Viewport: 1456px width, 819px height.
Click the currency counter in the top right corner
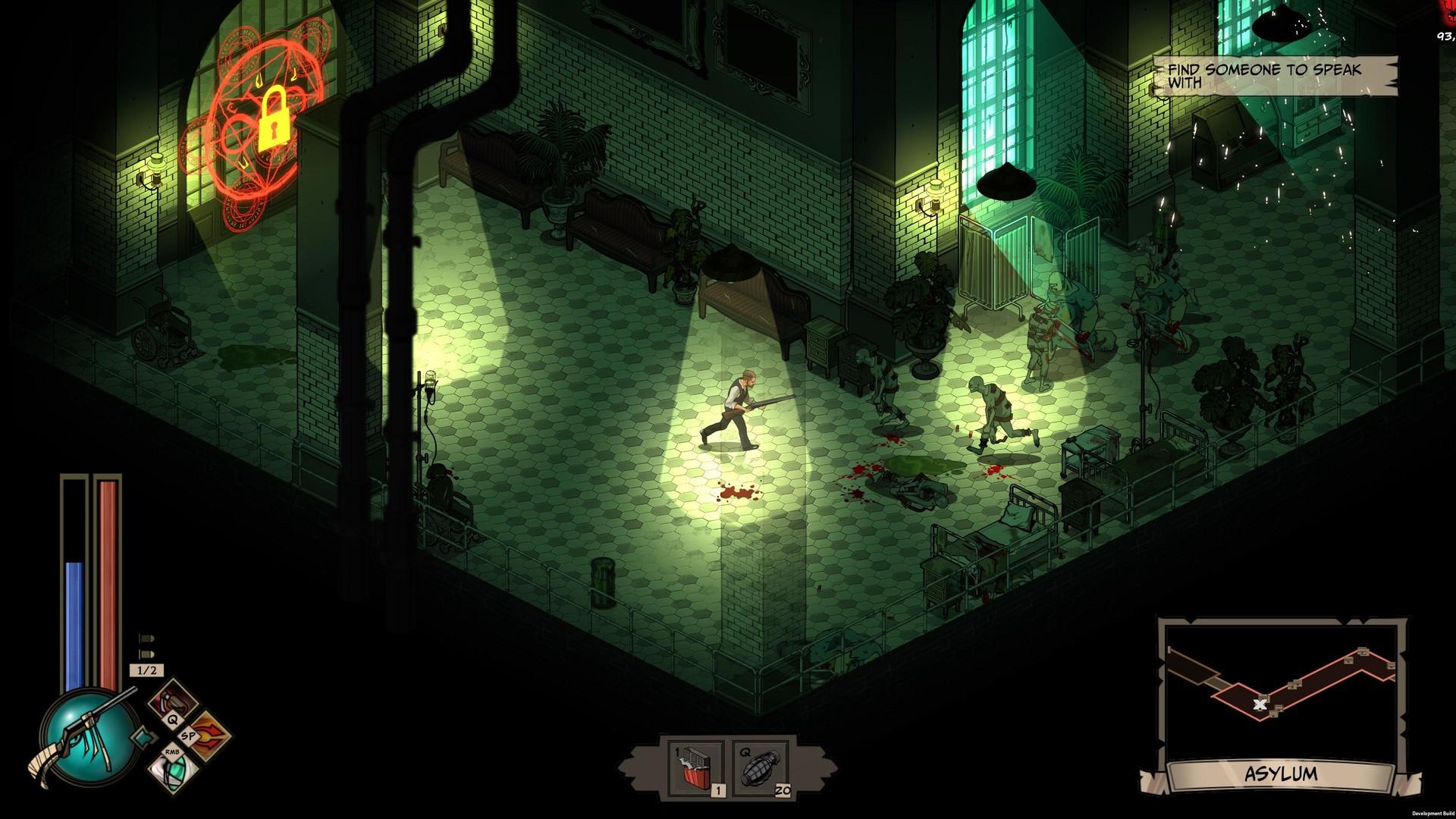pyautogui.click(x=1445, y=34)
